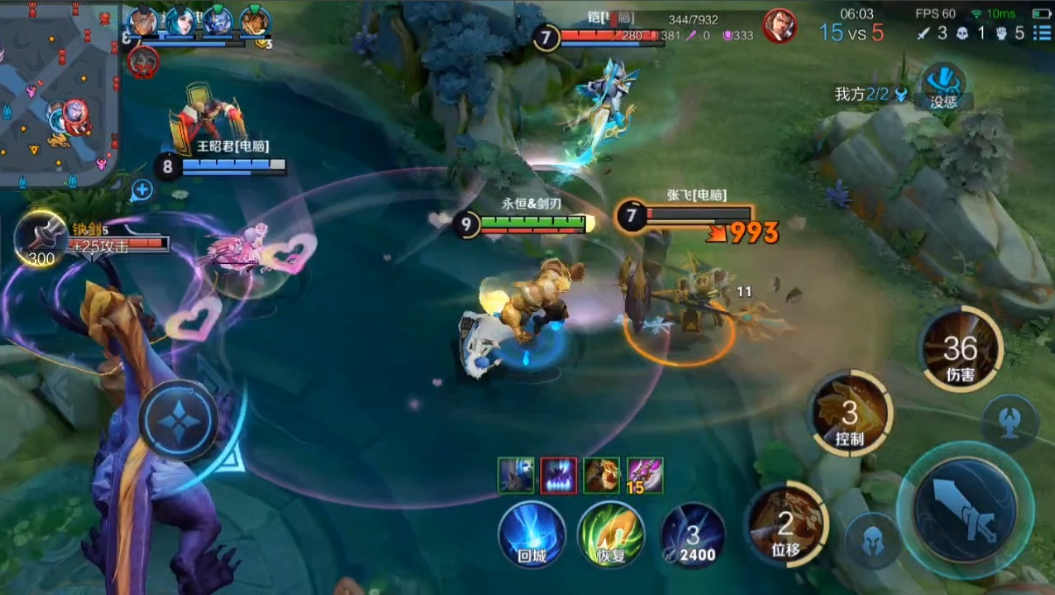Open the scoreboard list menu
Screen dimensions: 1055x595
tap(1042, 33)
